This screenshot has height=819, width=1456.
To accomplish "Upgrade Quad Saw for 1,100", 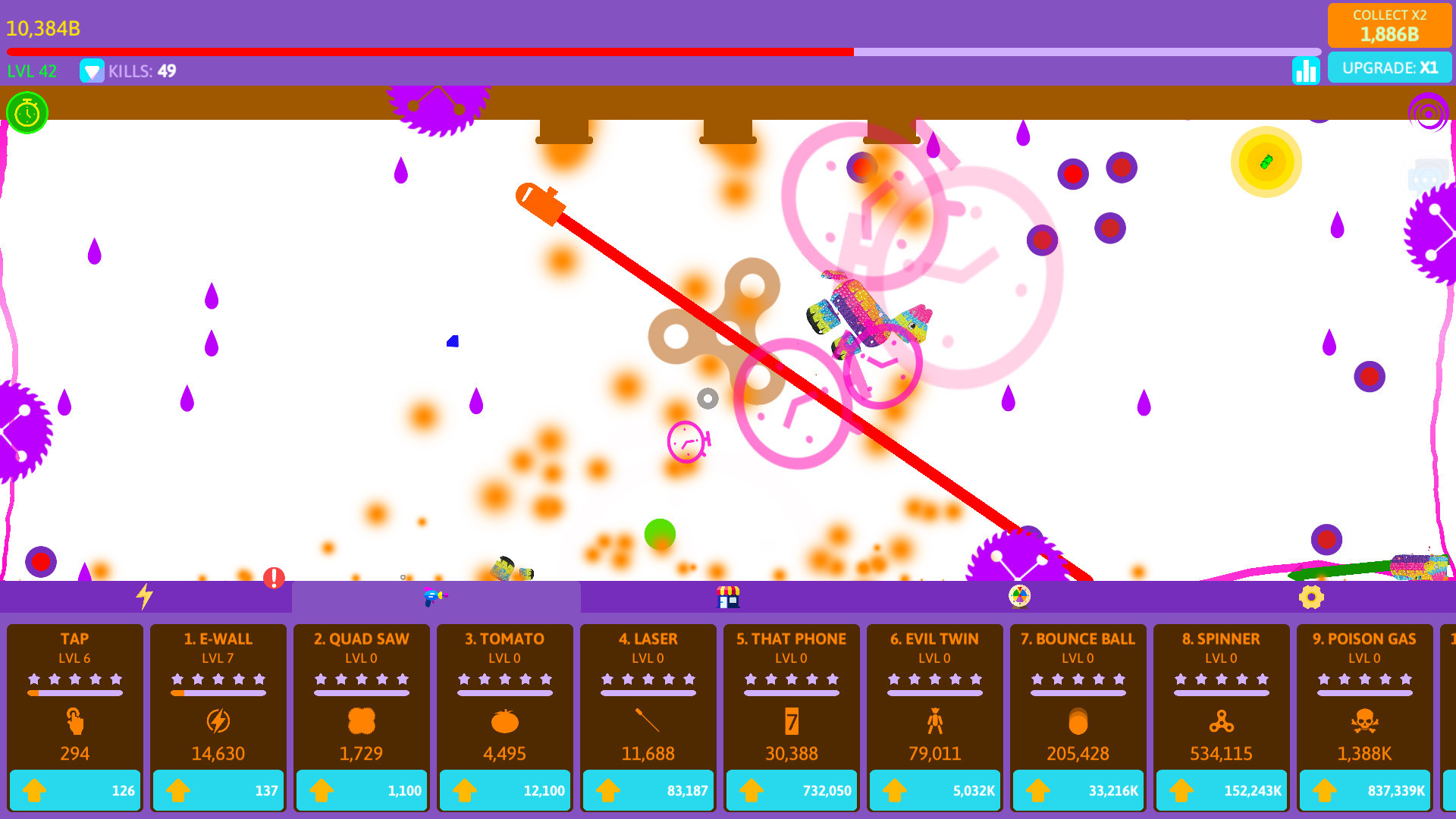I will coord(362,789).
